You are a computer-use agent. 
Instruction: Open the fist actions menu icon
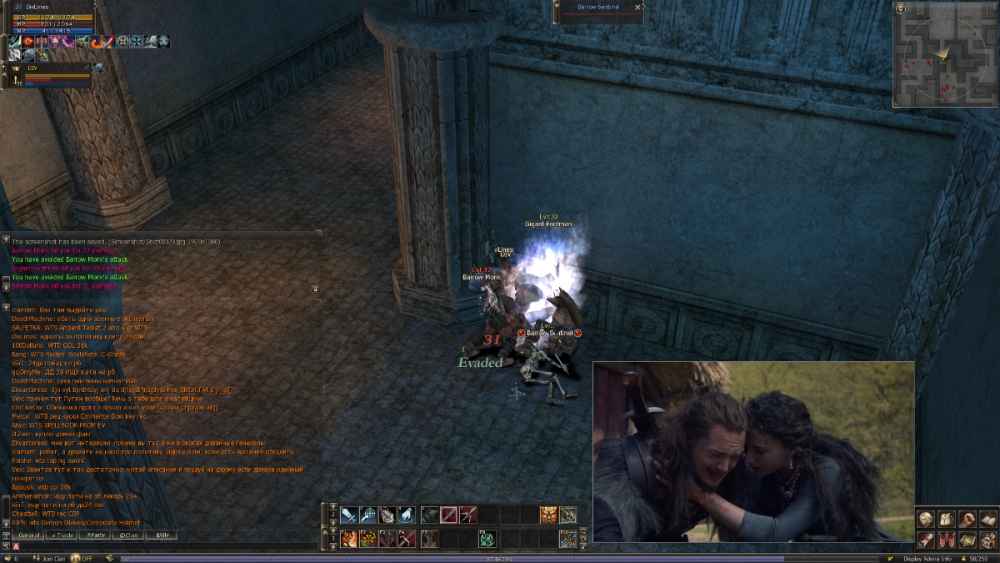pos(967,519)
